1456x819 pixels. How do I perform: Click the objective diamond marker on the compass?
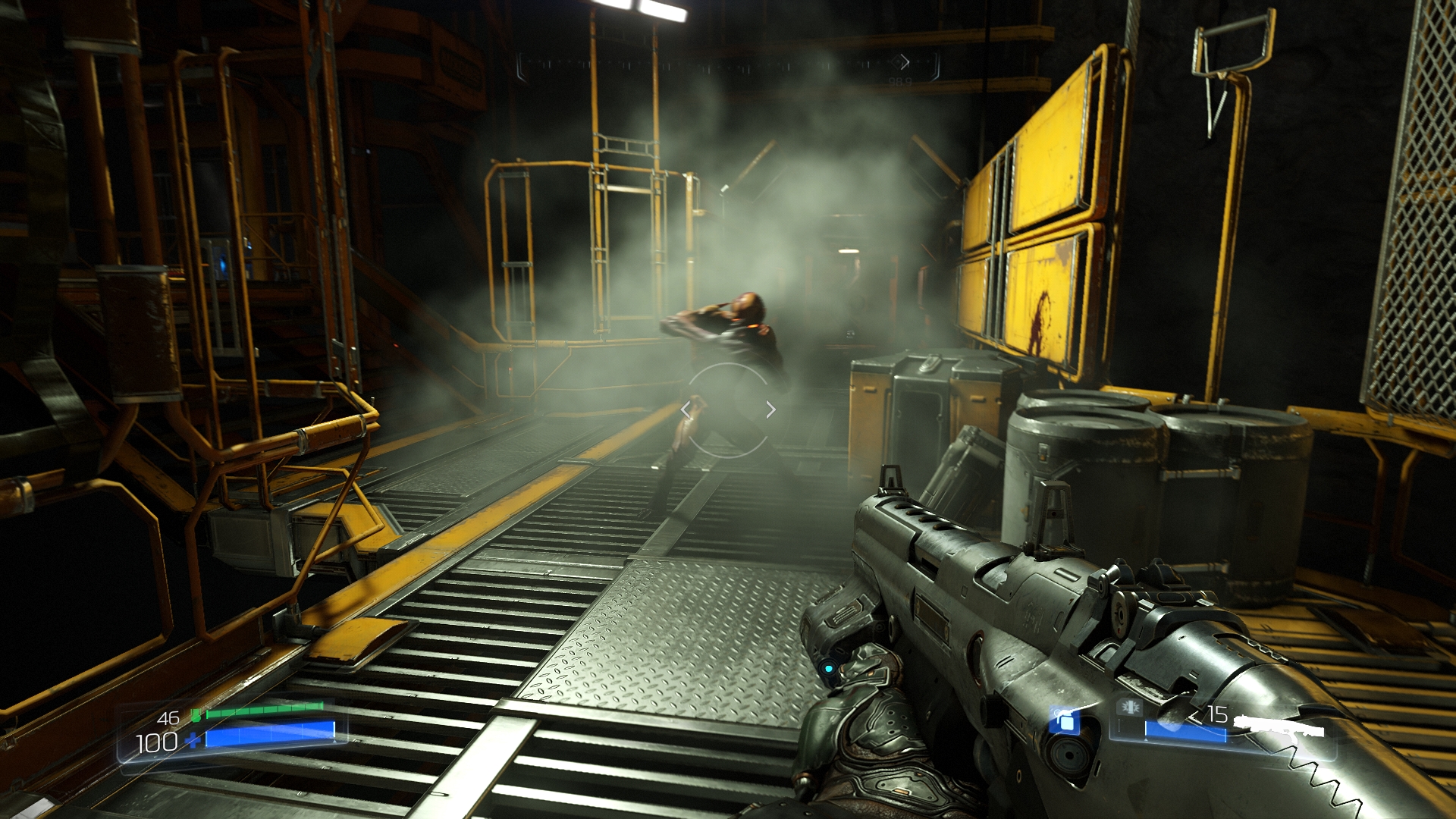click(901, 61)
